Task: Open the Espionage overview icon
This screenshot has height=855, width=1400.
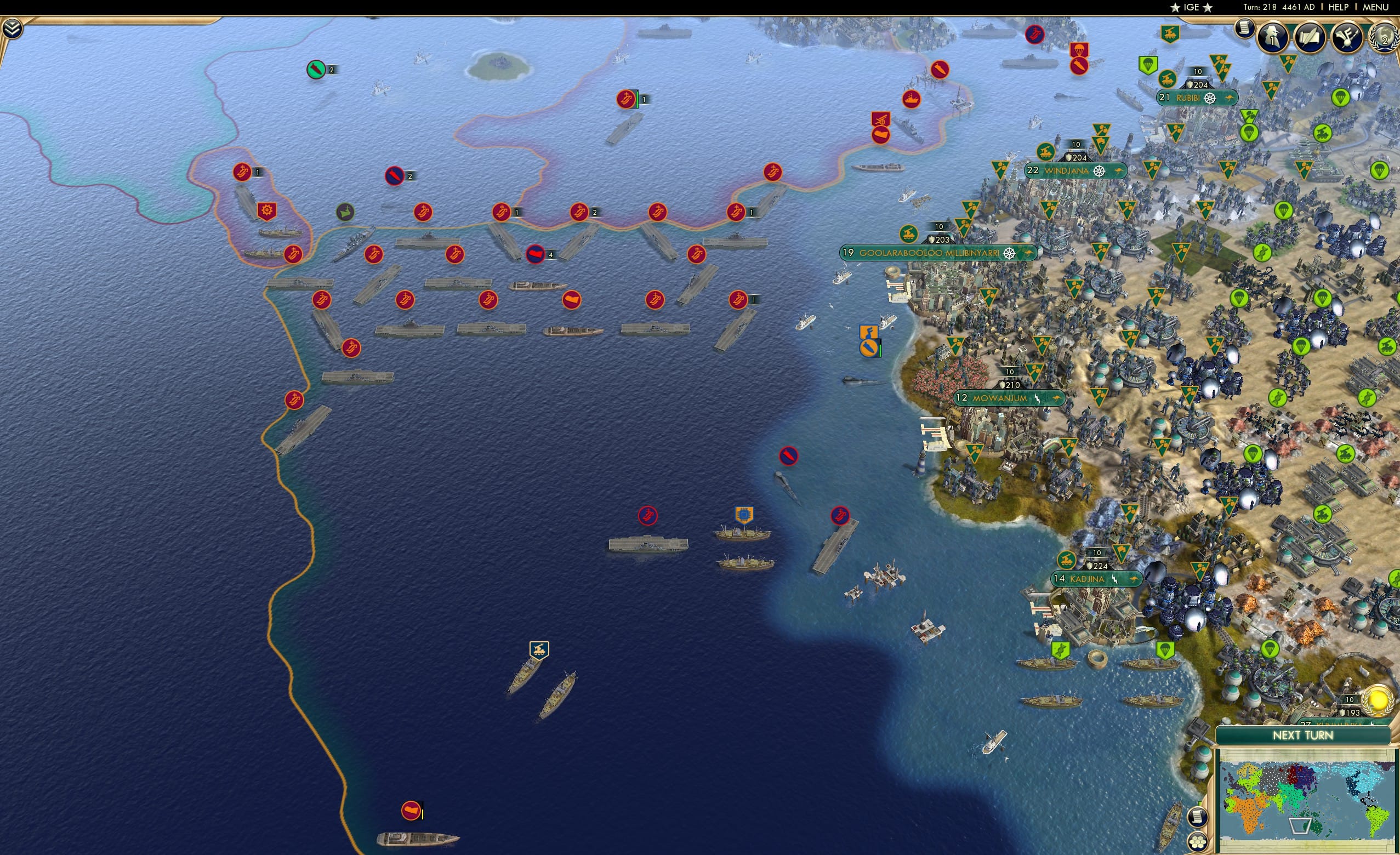Action: coord(1273,37)
